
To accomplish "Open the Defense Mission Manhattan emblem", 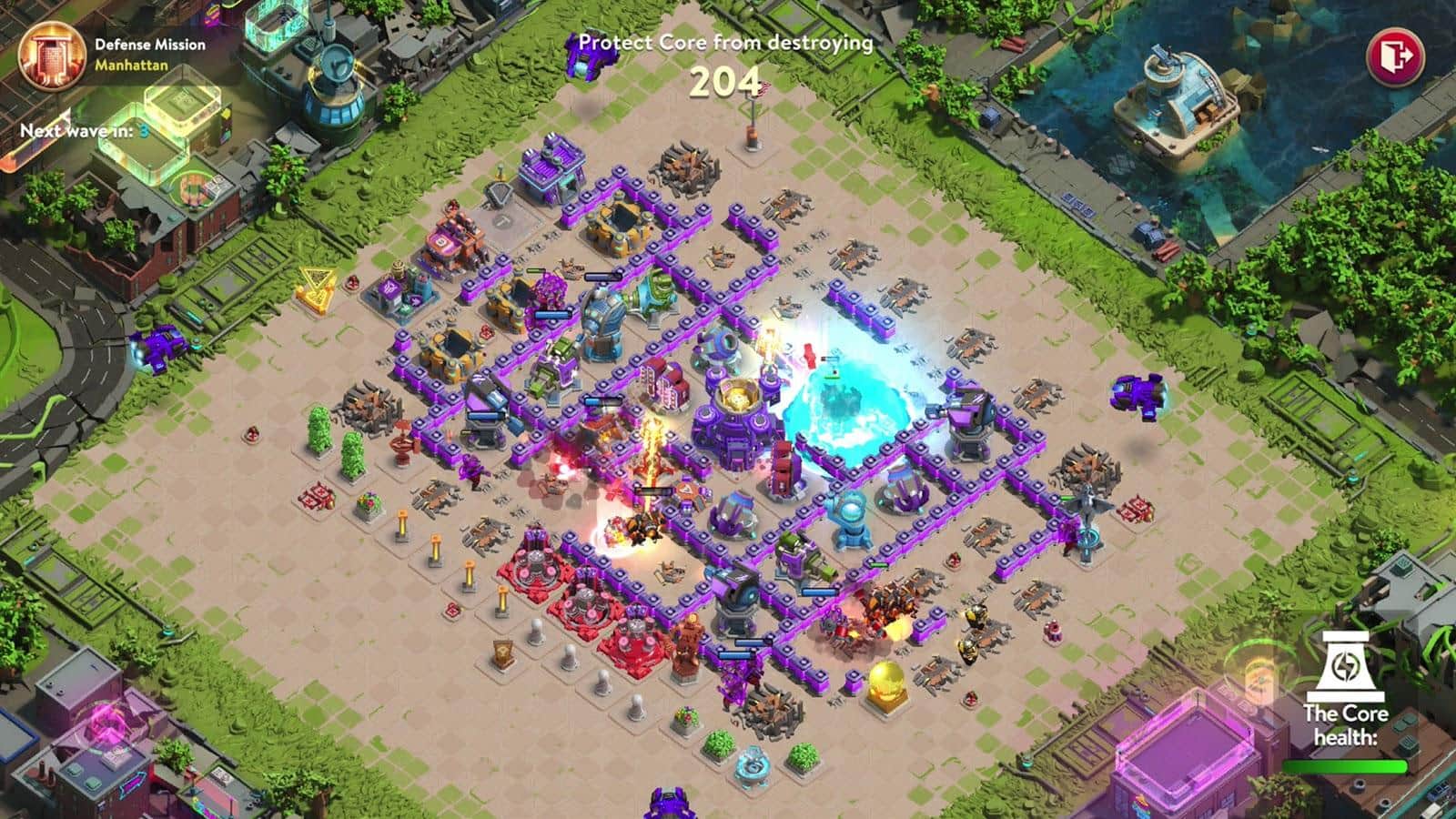I will pos(45,56).
